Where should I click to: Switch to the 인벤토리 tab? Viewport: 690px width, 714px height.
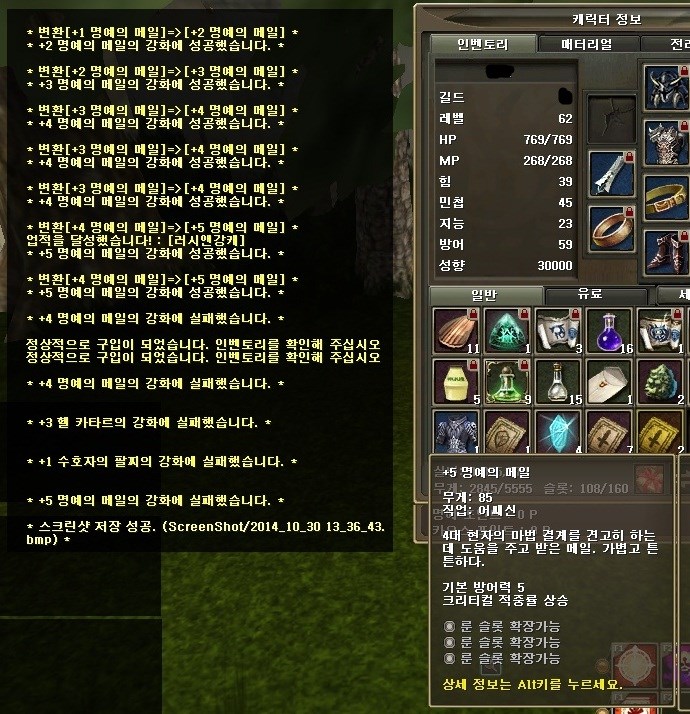coord(482,44)
